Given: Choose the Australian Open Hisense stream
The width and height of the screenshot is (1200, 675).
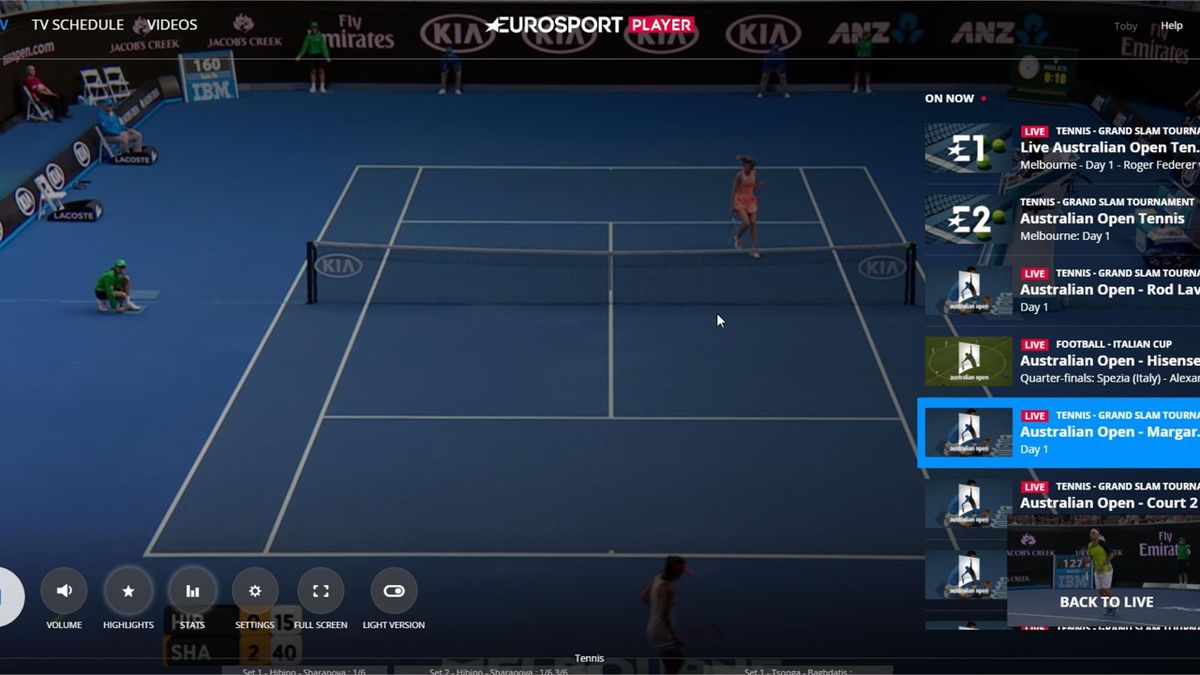Looking at the screenshot, I should tap(1060, 361).
